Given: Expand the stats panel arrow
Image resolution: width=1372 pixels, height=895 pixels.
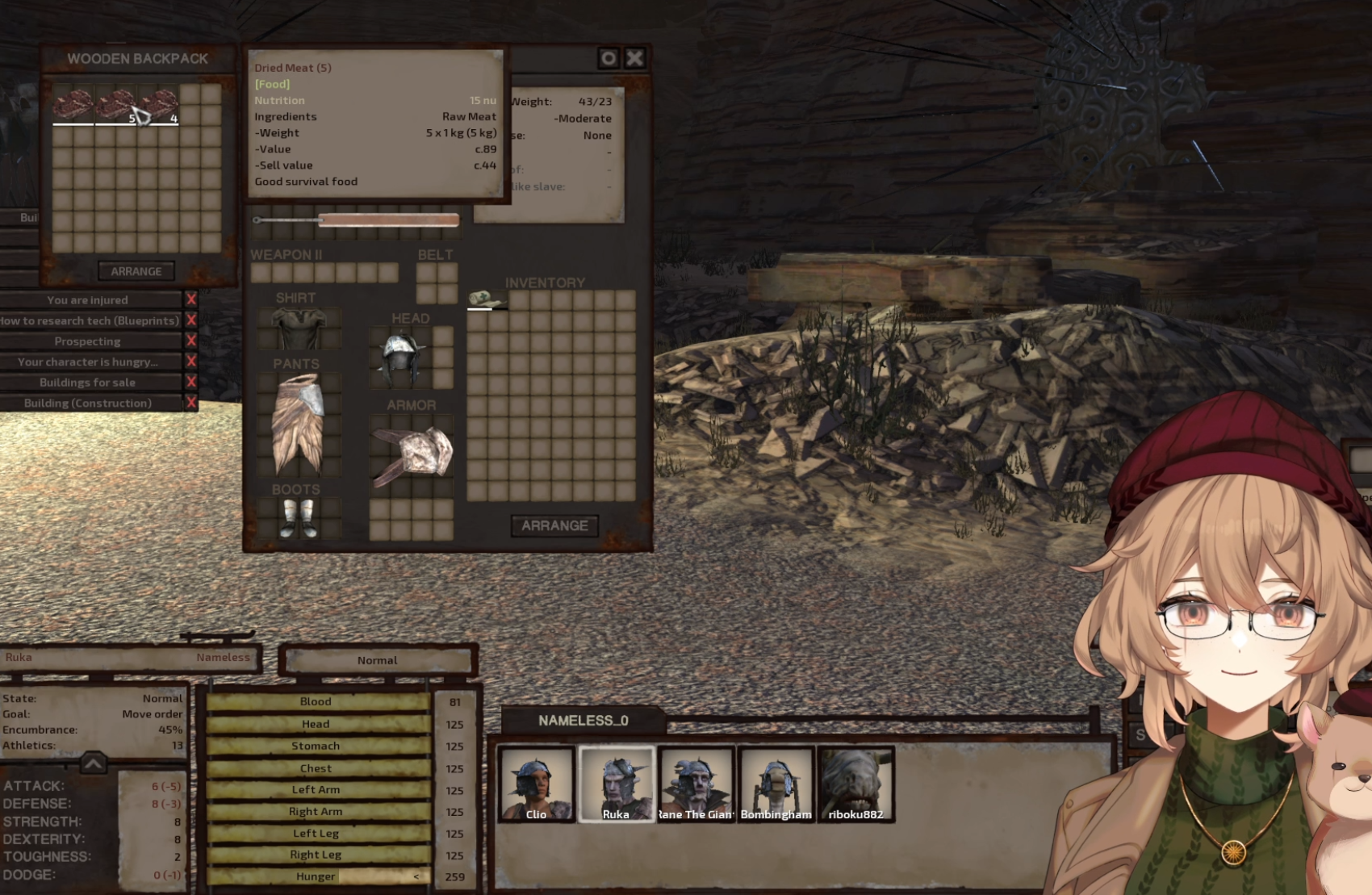Looking at the screenshot, I should [x=93, y=763].
